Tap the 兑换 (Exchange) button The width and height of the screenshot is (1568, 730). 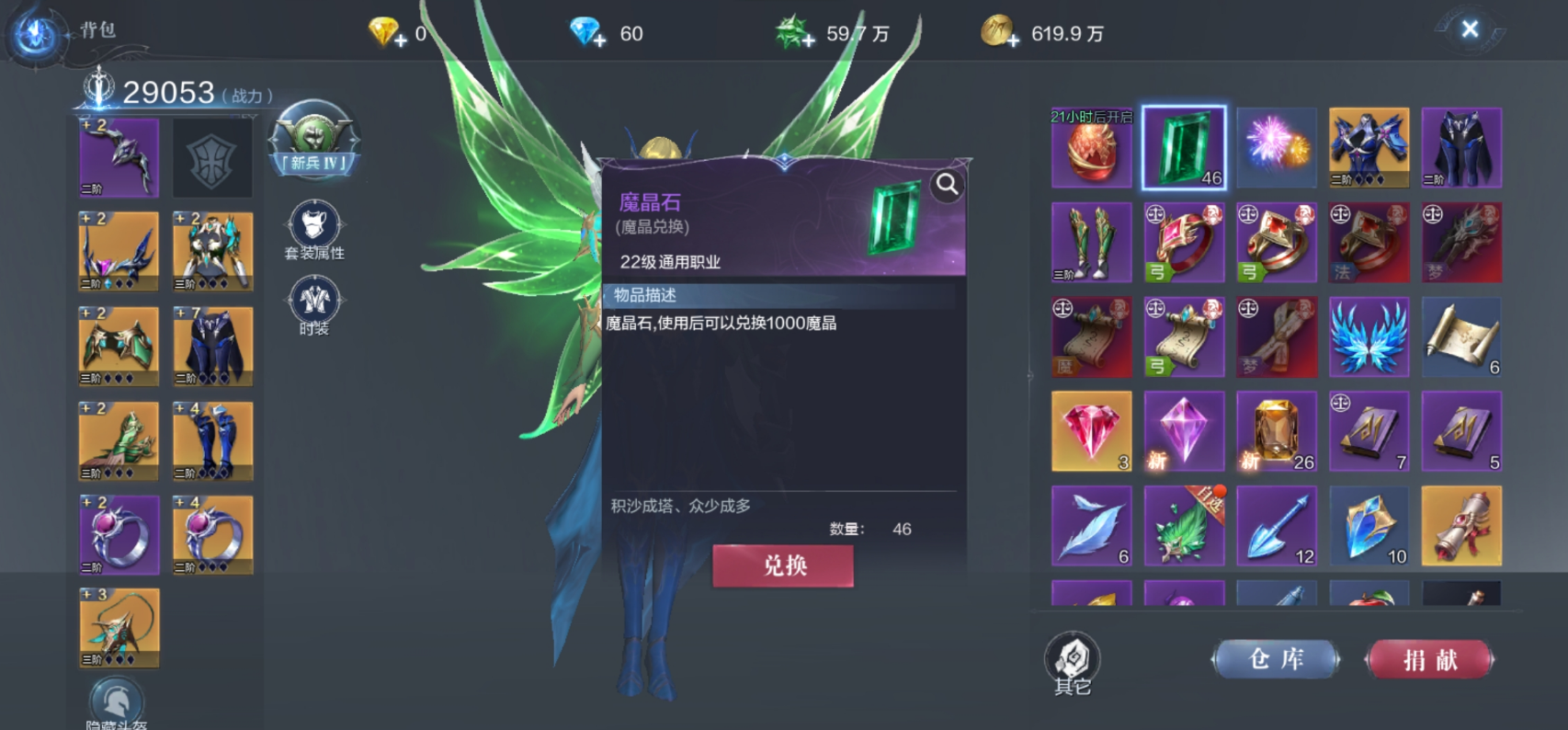(x=783, y=567)
